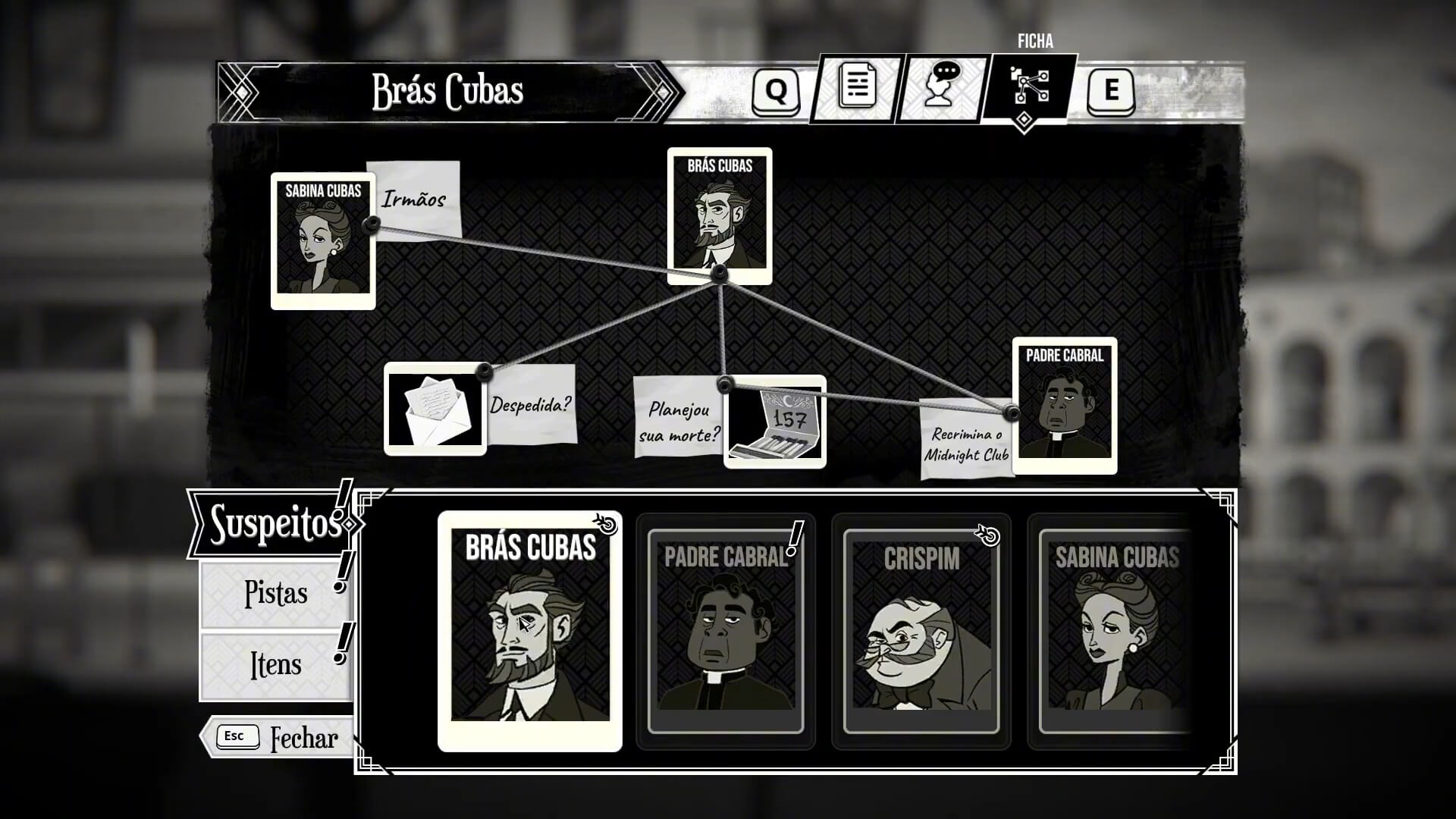
Task: Inspect the 157 matchbox clue photo
Action: 775,423
